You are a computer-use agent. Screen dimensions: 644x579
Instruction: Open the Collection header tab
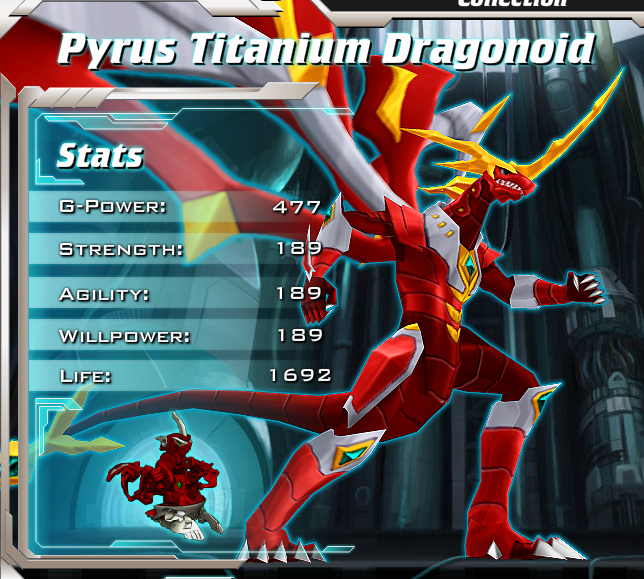click(512, 4)
